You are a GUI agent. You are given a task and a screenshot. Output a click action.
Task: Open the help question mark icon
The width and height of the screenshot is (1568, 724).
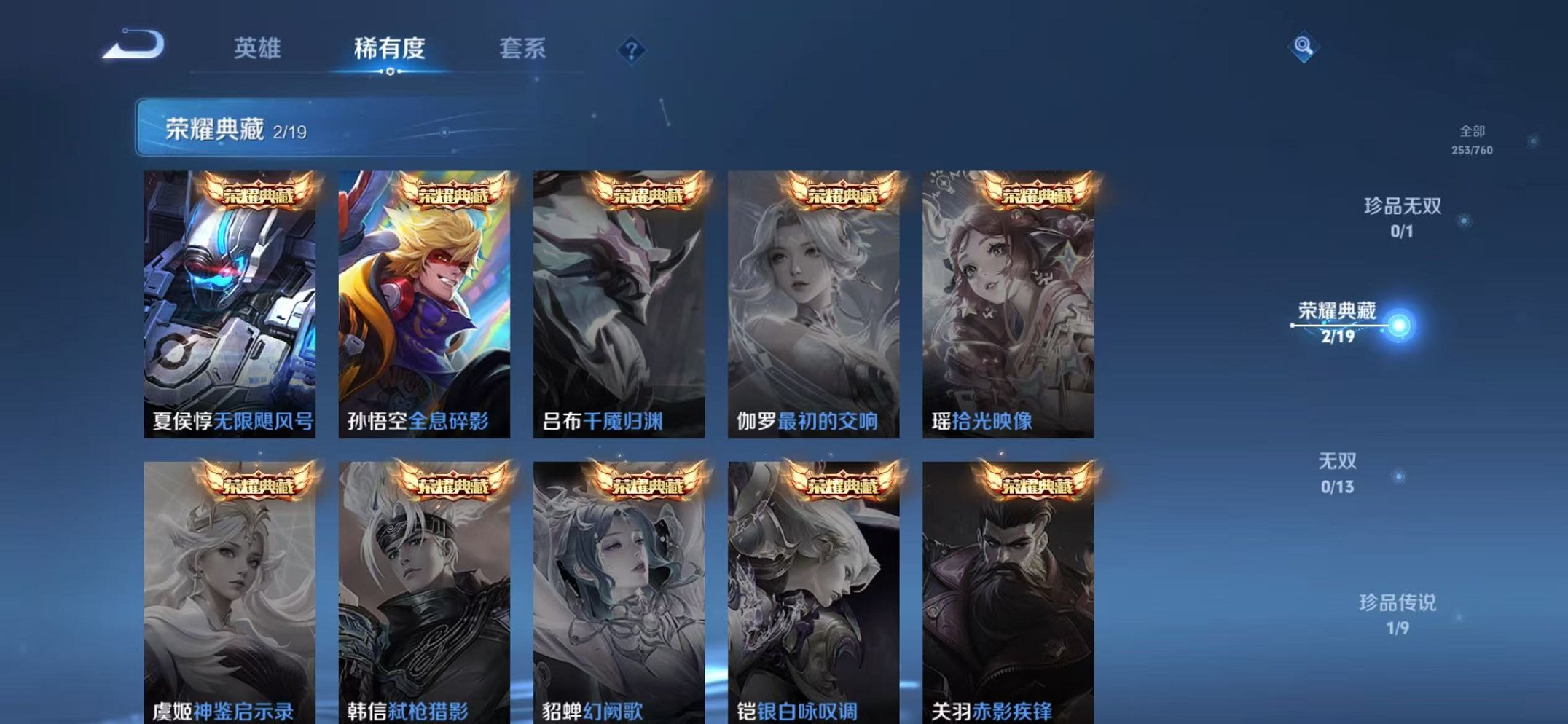point(631,50)
